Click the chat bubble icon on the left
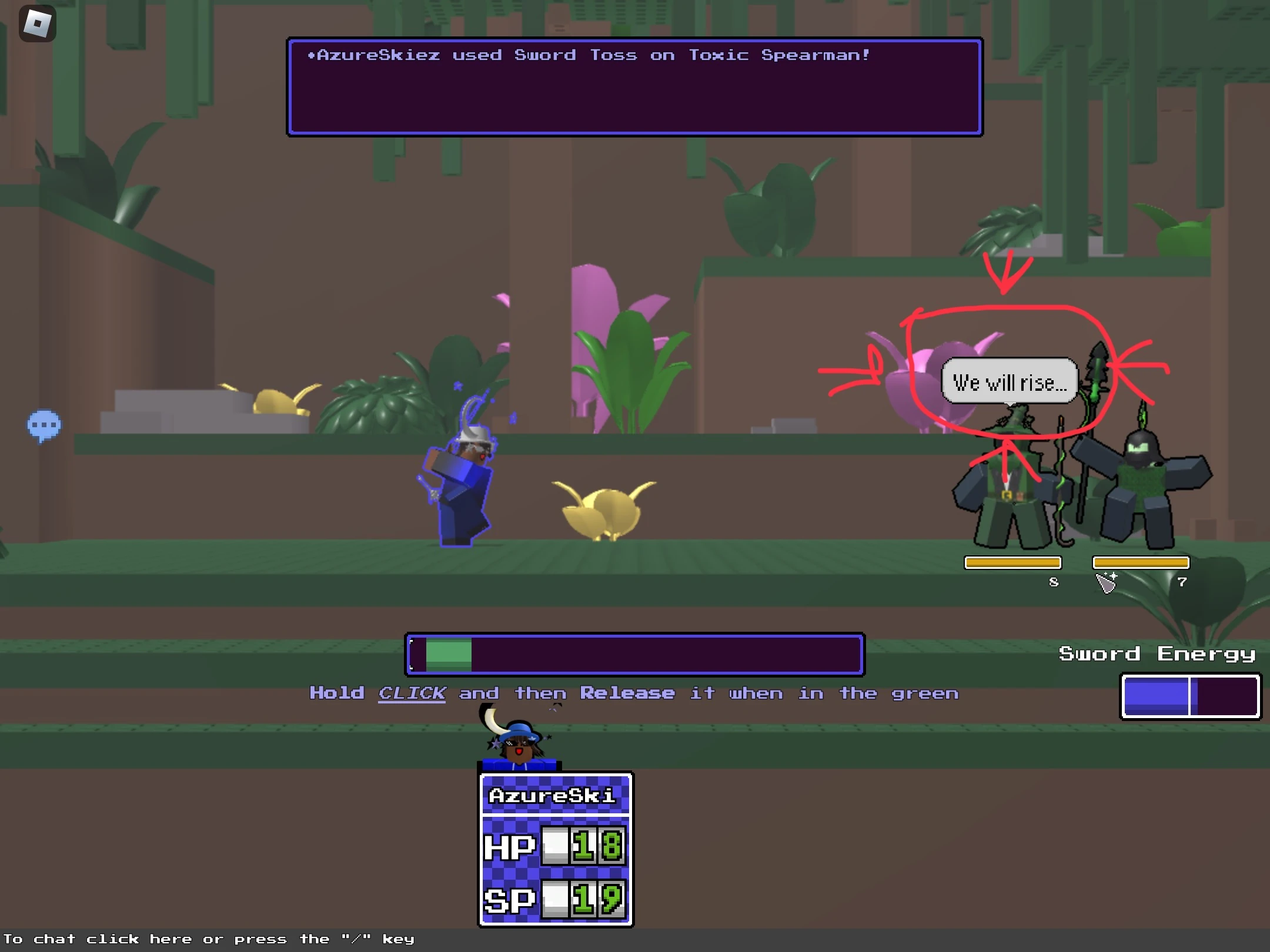 pos(45,426)
